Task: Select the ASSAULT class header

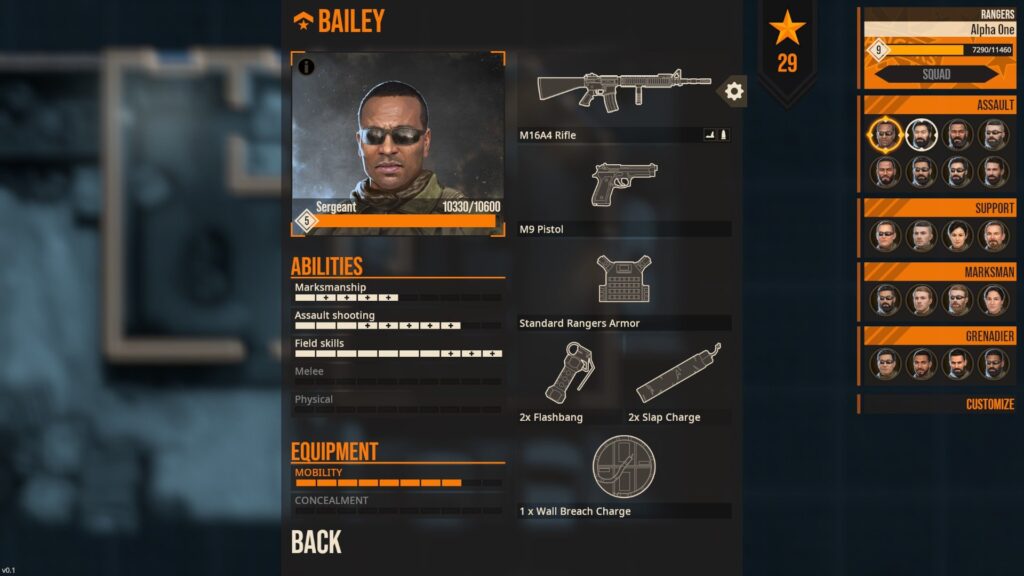Action: (939, 105)
